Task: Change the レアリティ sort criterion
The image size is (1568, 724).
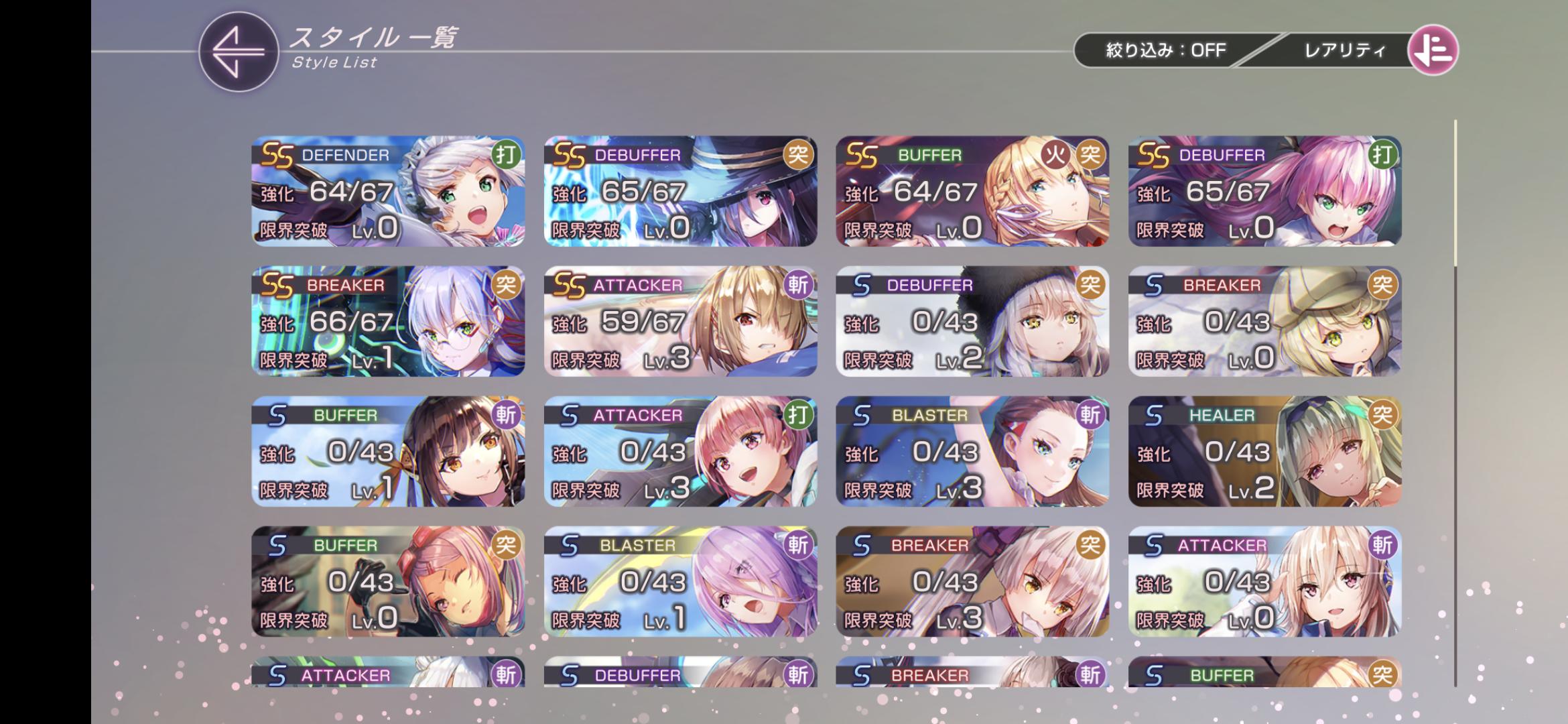Action: pyautogui.click(x=1344, y=50)
